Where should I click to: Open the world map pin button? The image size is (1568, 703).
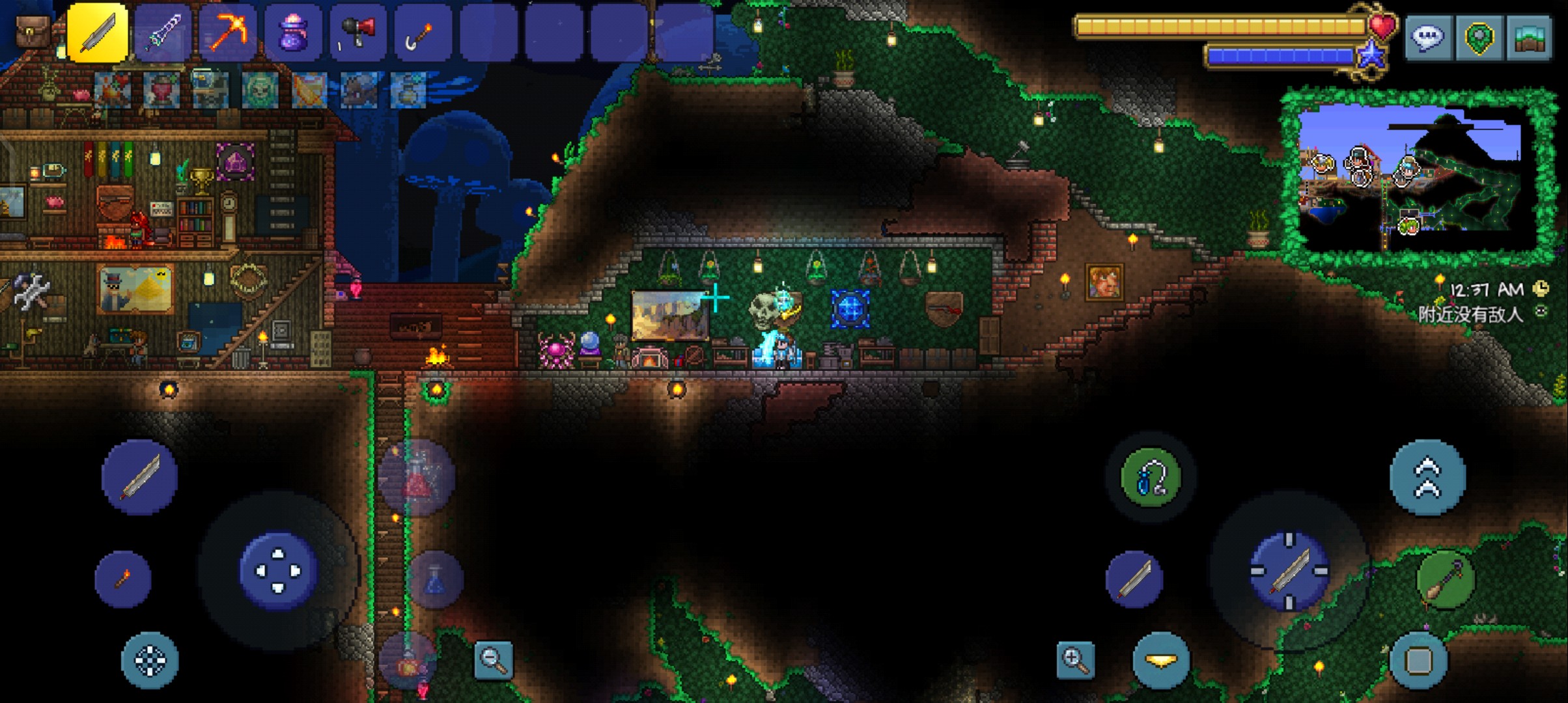click(1479, 38)
